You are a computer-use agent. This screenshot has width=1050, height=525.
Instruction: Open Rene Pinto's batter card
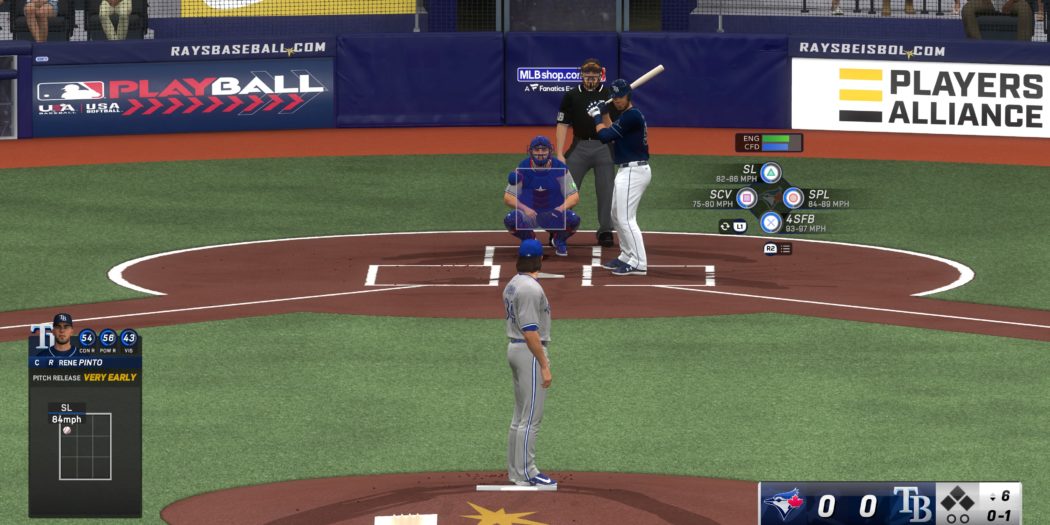click(85, 362)
